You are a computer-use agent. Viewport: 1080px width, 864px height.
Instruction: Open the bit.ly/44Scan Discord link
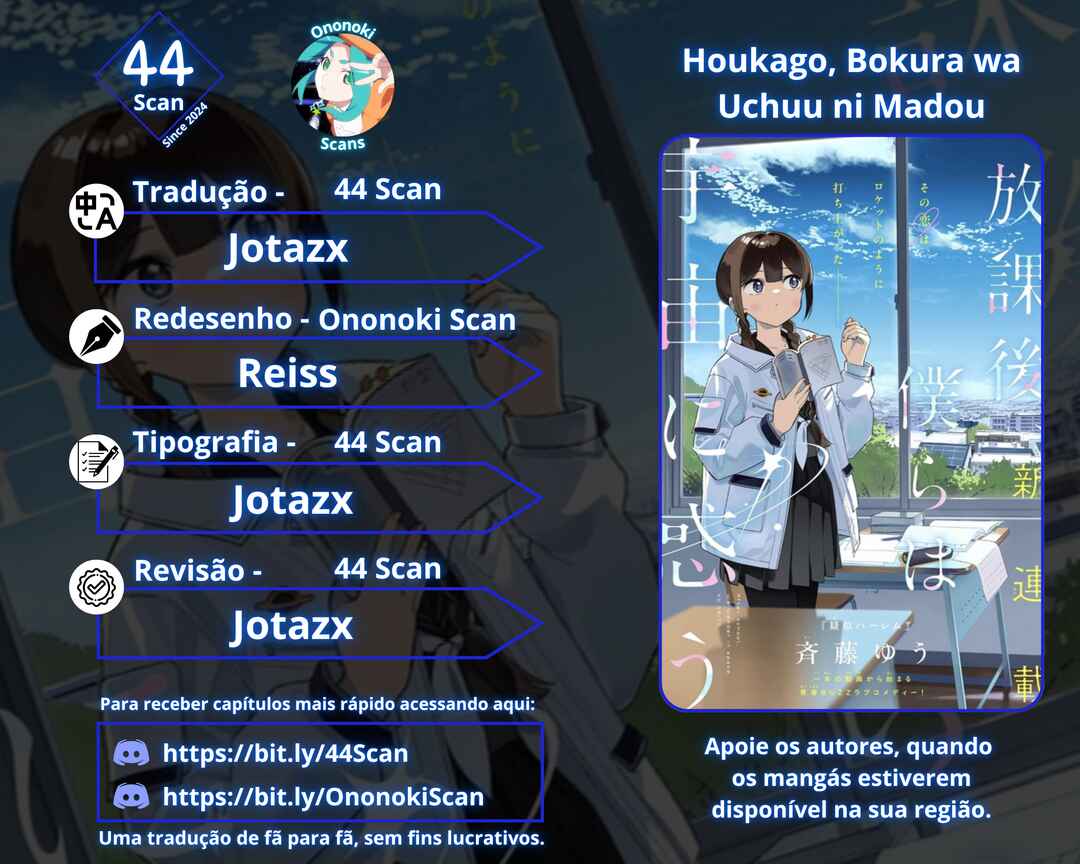click(285, 753)
